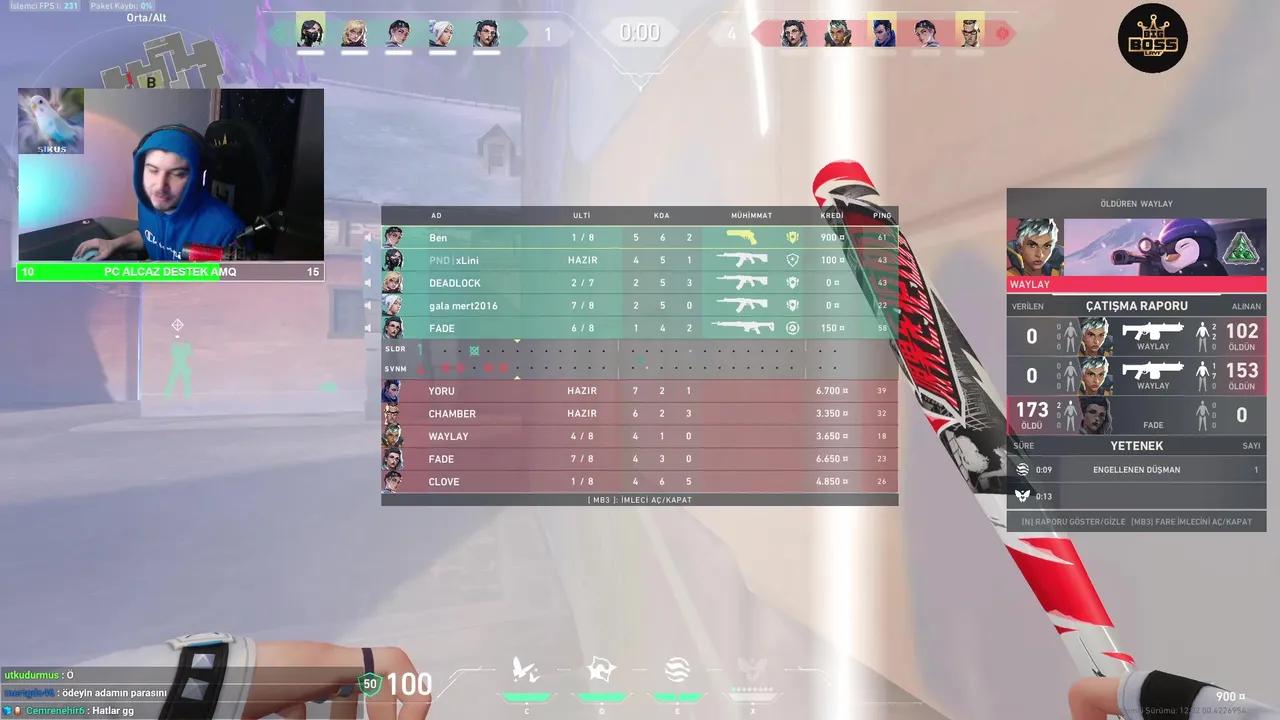Click the rifle icon in the first ÇATIŞMA RAPORU row
The height and width of the screenshot is (720, 1280).
[x=1152, y=331]
